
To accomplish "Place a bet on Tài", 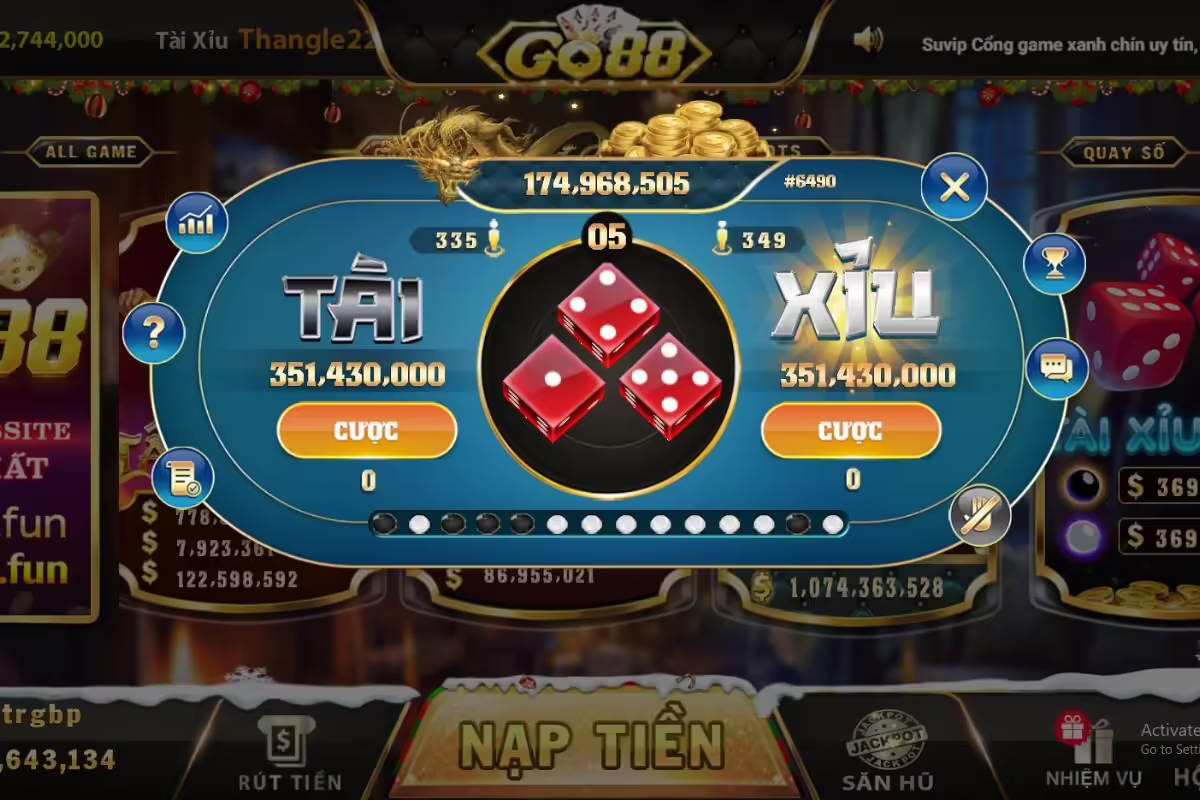I will pos(367,431).
